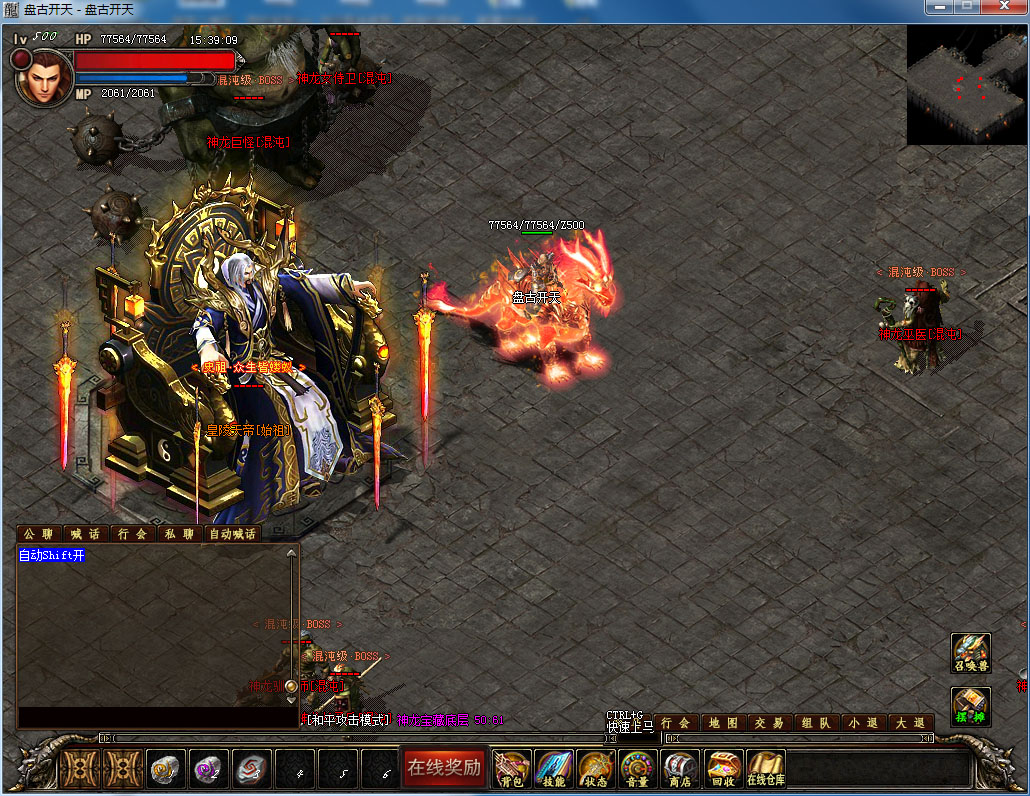Activate the 召唤兽 summon beast icon
This screenshot has width=1030, height=796.
point(970,653)
